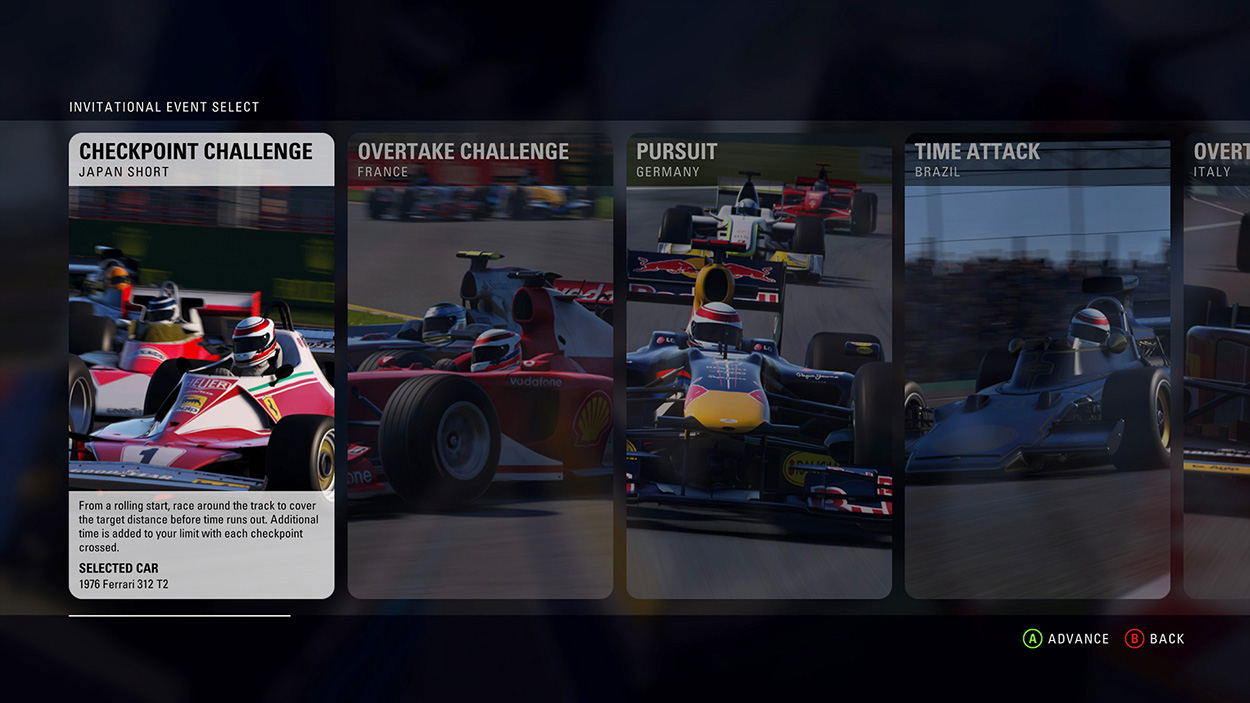Choose the Overtake Challenge France event card
The image size is (1250, 703).
click(480, 365)
